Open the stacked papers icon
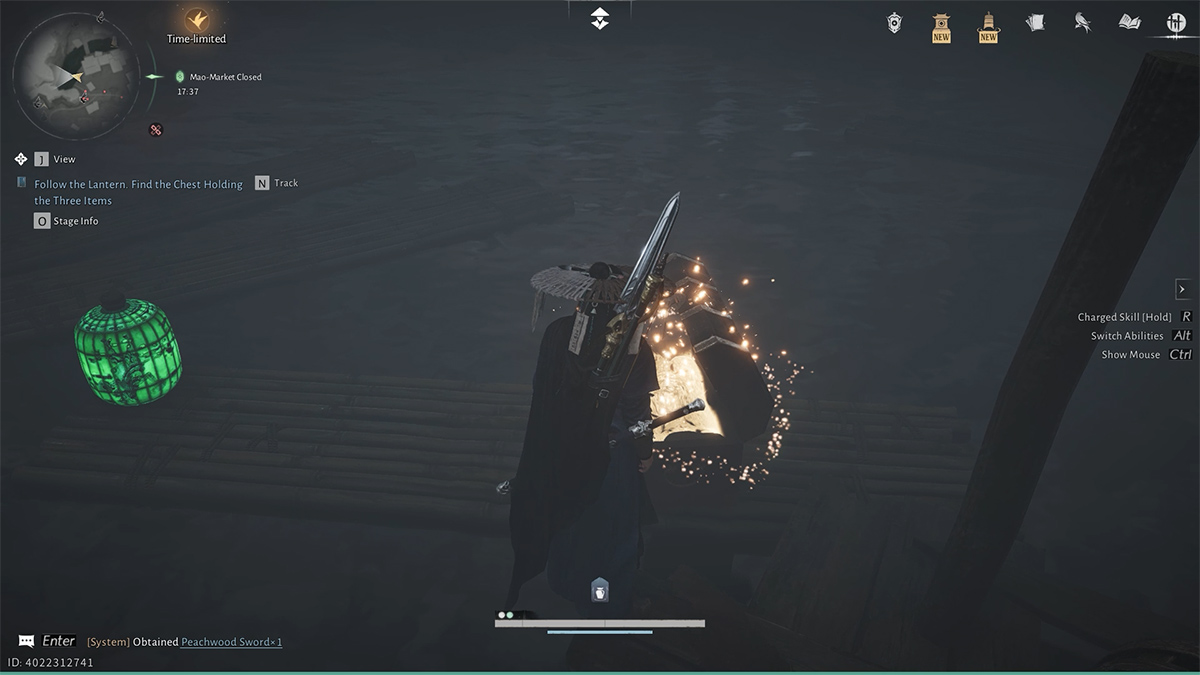The image size is (1200, 675). (x=1035, y=22)
